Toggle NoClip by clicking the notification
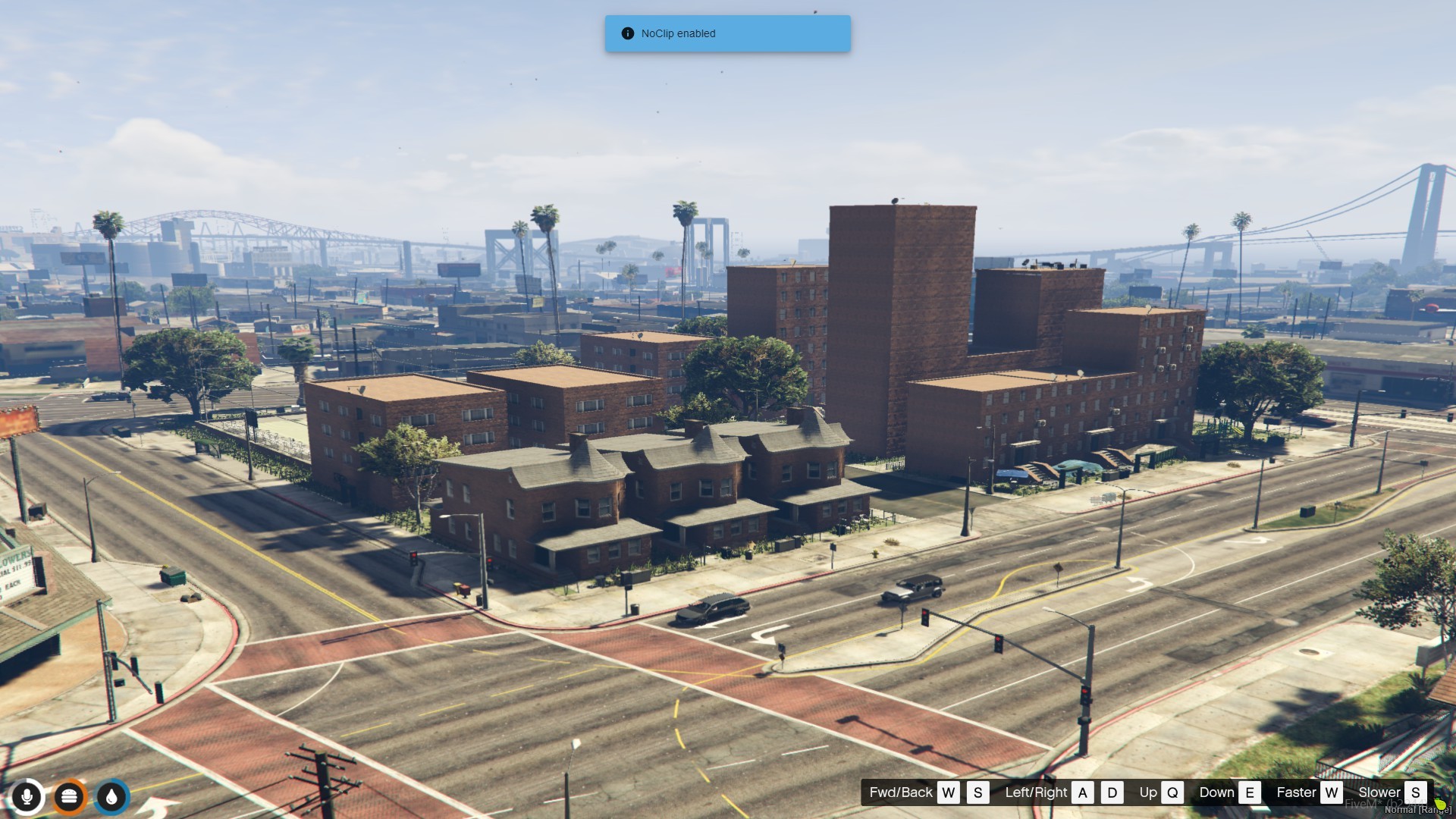The width and height of the screenshot is (1456, 819). tap(726, 33)
